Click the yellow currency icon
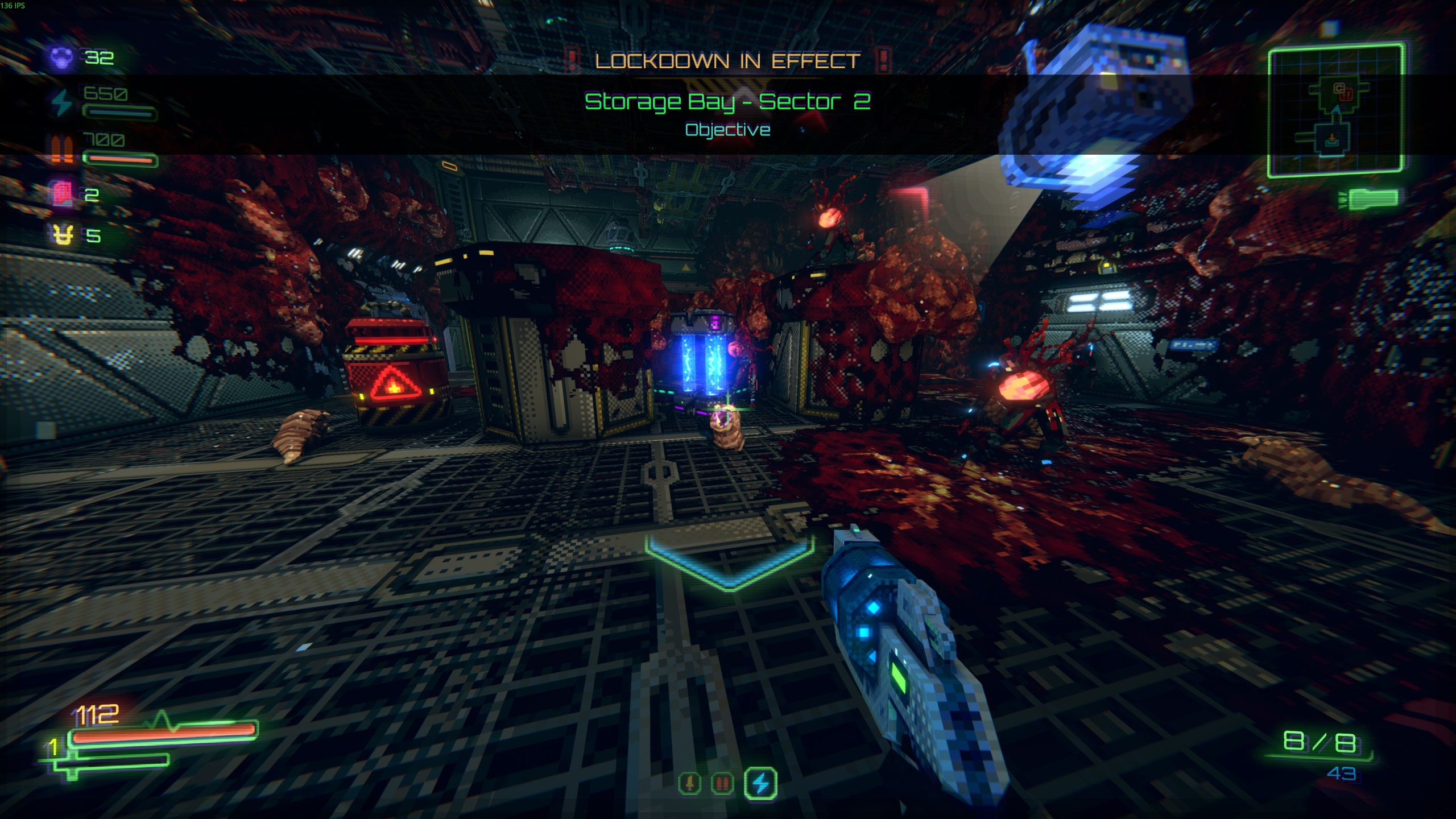Viewport: 1456px width, 819px height. click(63, 234)
